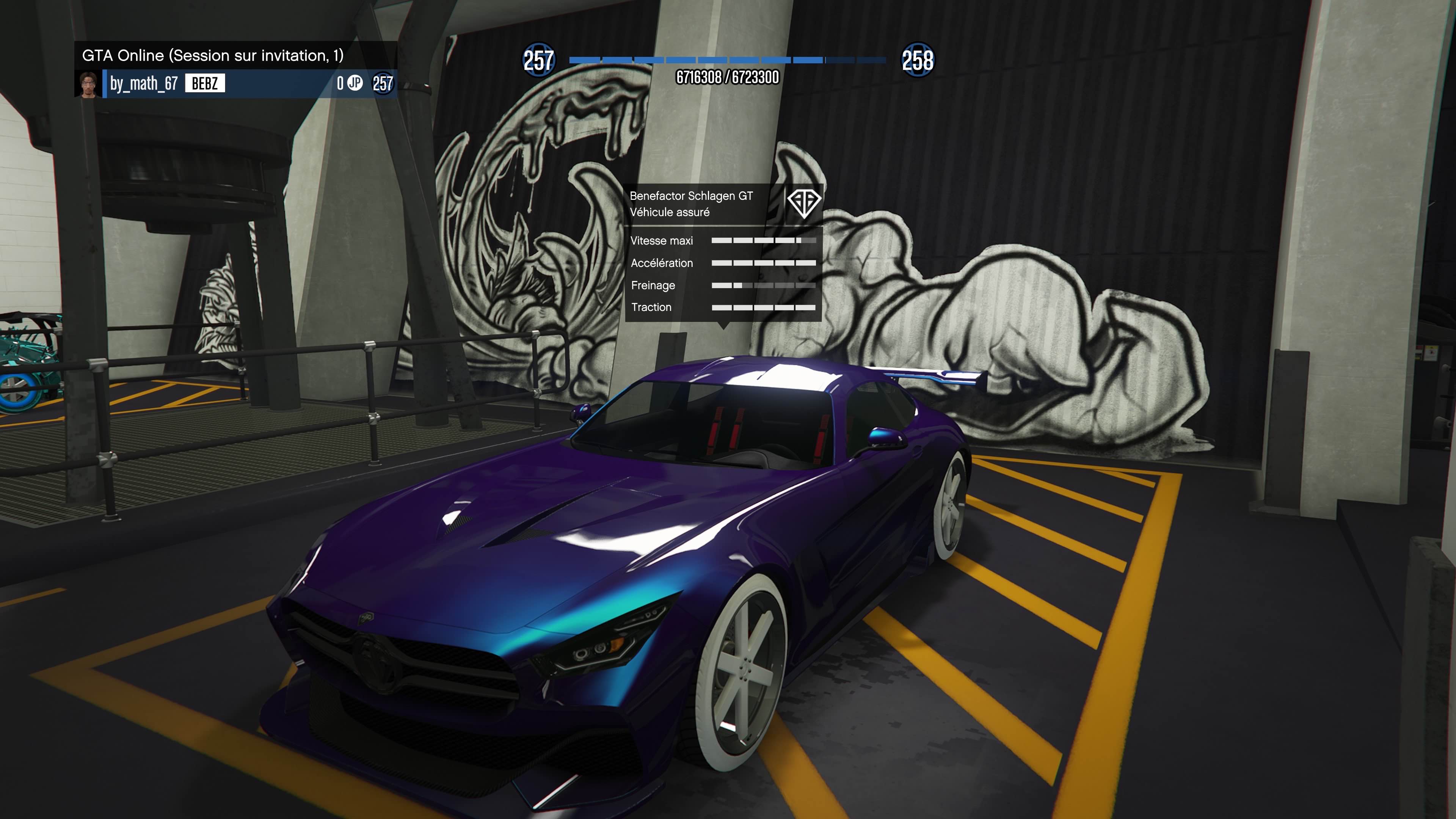The width and height of the screenshot is (1456, 819).
Task: Click the by_math_67 player avatar portrait
Action: click(x=88, y=84)
